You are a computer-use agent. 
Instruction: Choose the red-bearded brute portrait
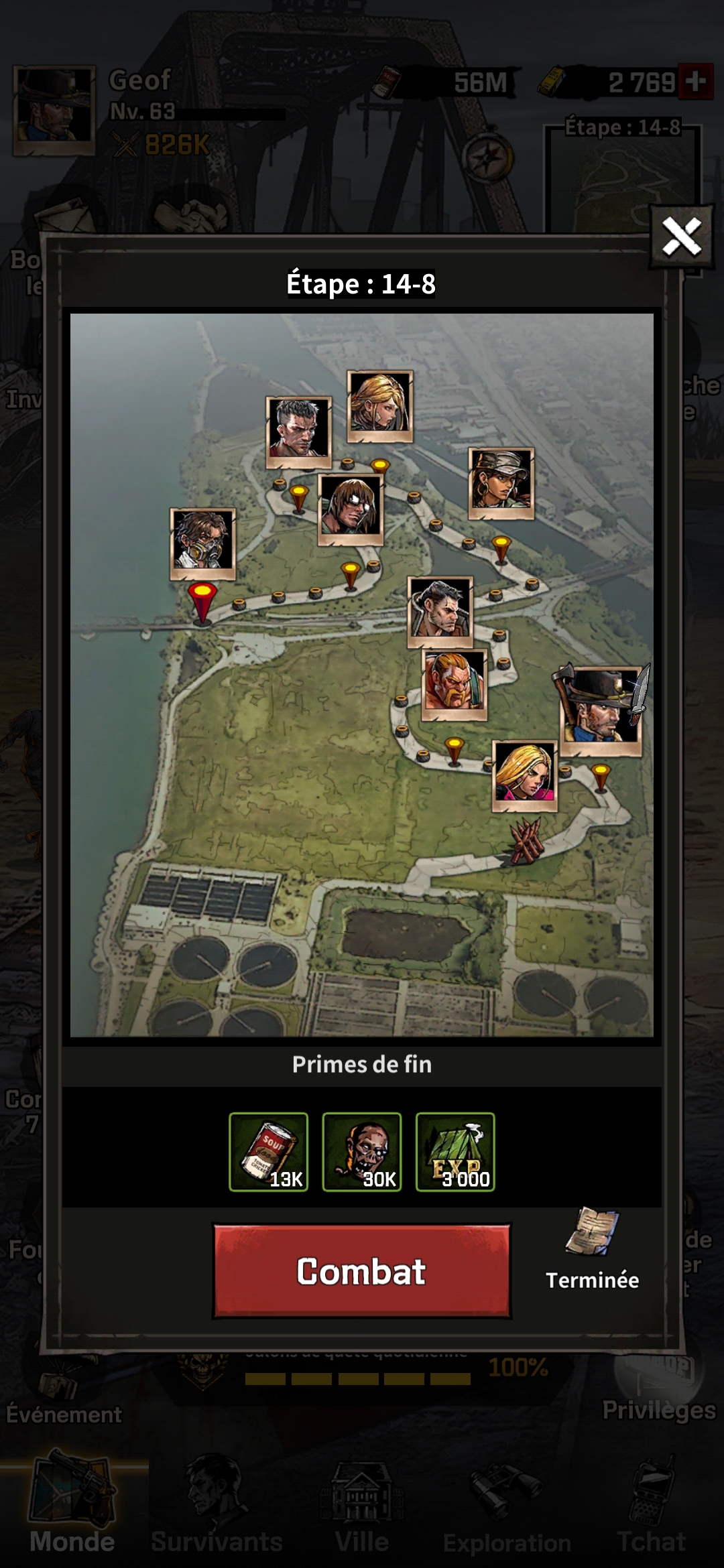point(454,683)
